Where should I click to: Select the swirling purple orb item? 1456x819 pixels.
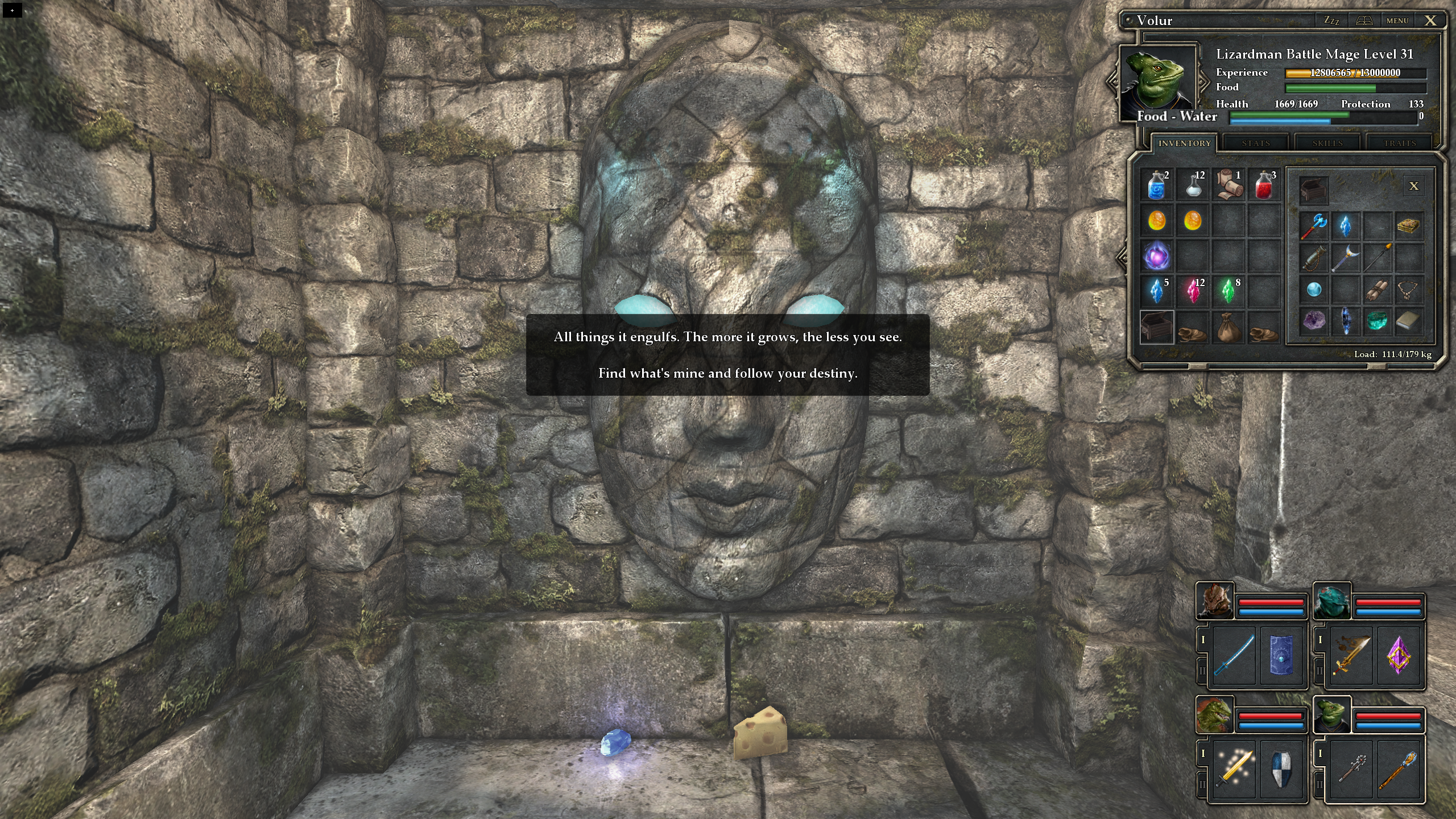1157,256
